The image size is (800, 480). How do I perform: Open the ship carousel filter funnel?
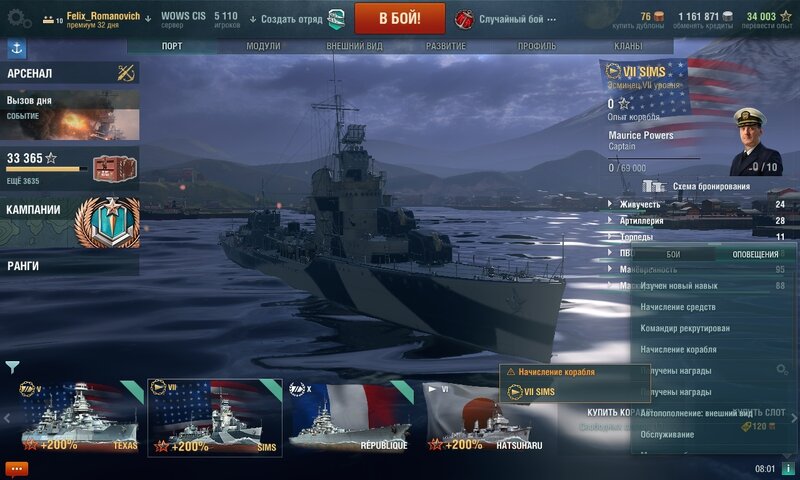pos(12,367)
